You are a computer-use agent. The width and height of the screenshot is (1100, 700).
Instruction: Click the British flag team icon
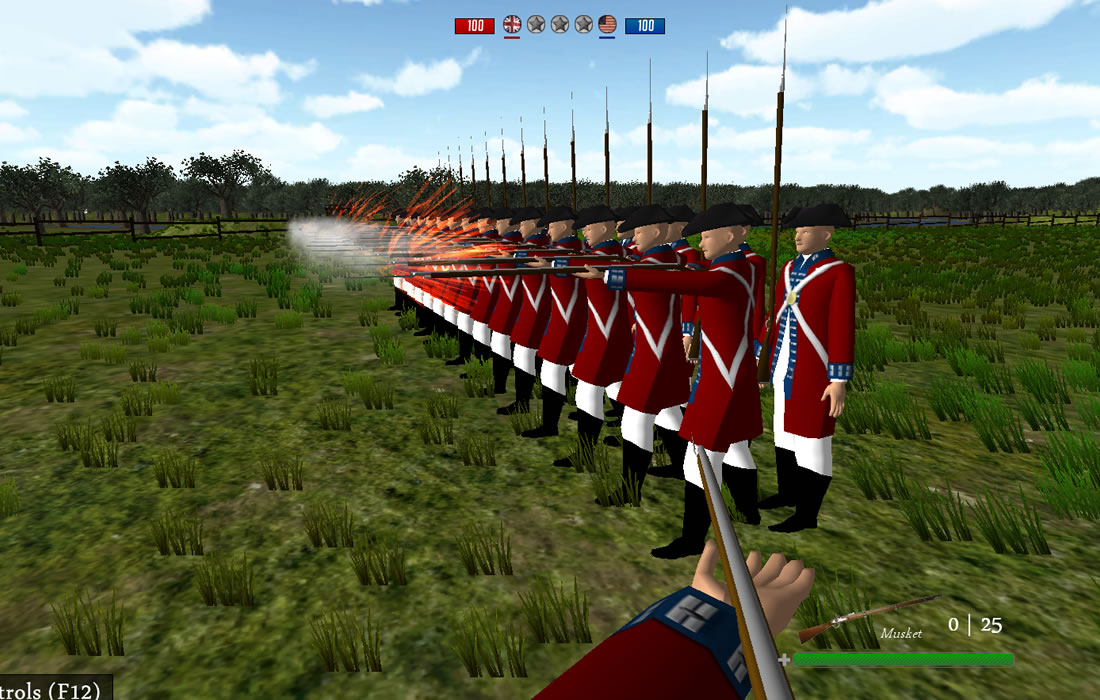pyautogui.click(x=512, y=24)
